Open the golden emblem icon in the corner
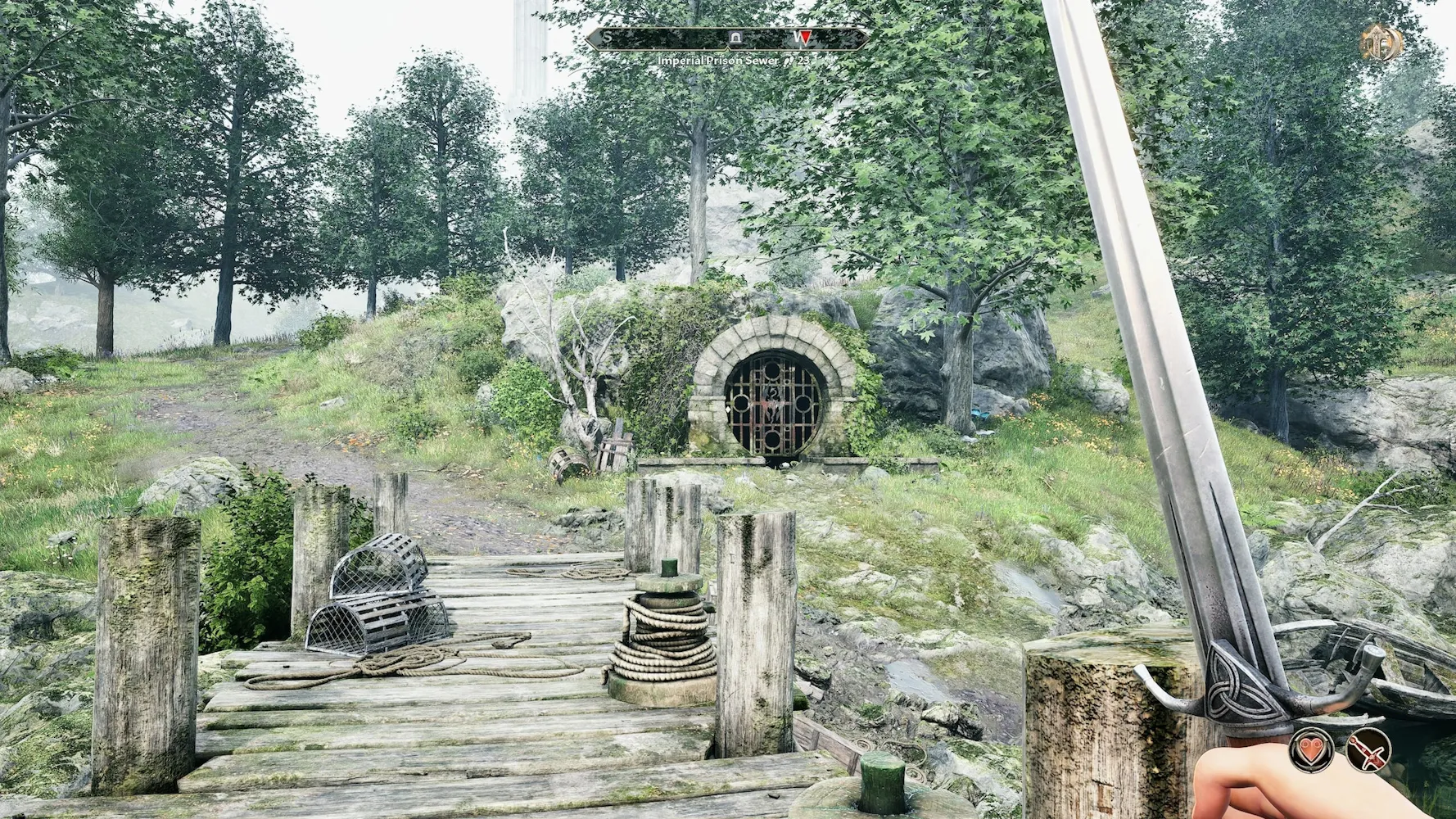1456x819 pixels. (1381, 42)
